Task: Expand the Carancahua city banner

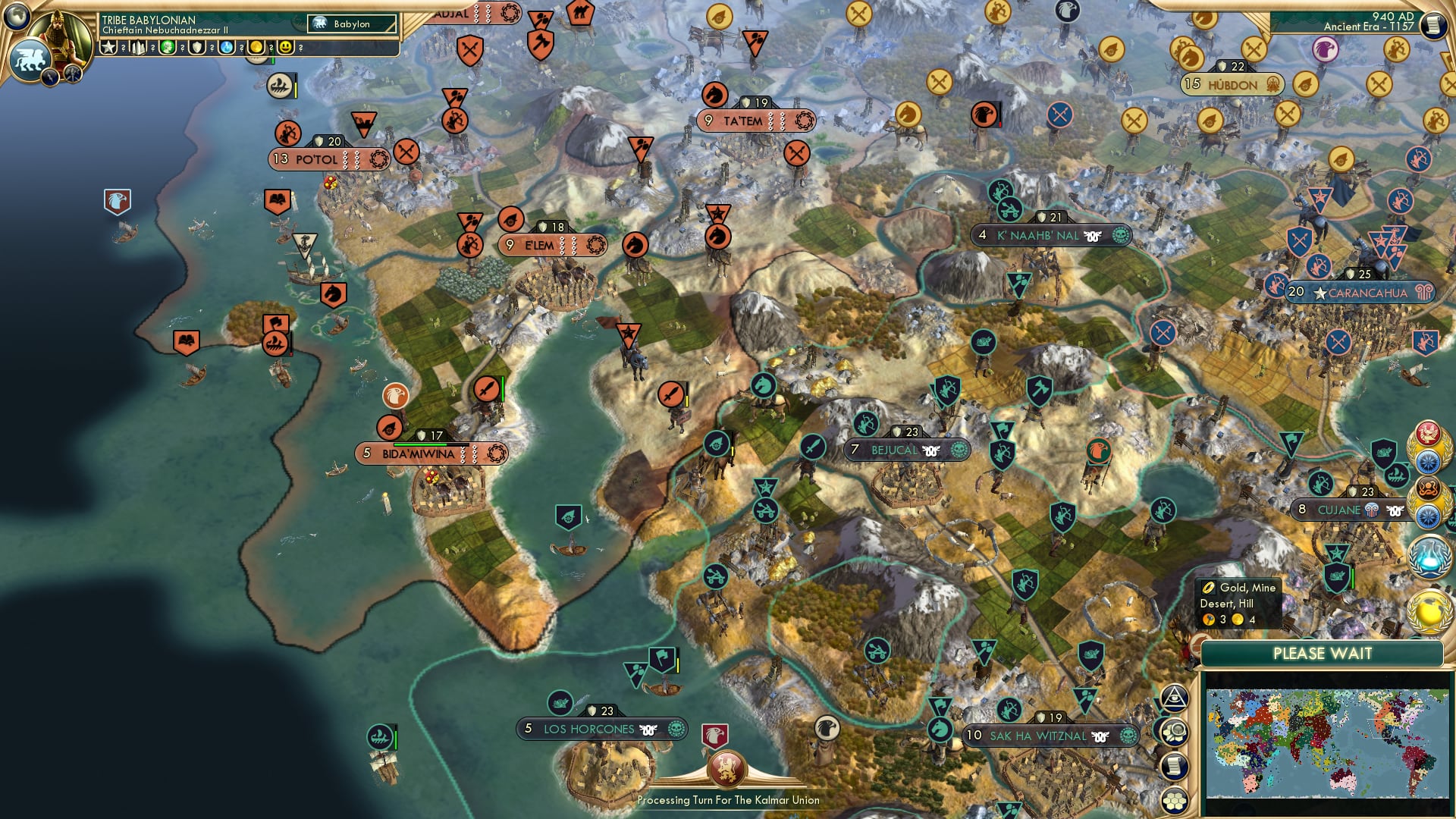Action: click(1360, 291)
